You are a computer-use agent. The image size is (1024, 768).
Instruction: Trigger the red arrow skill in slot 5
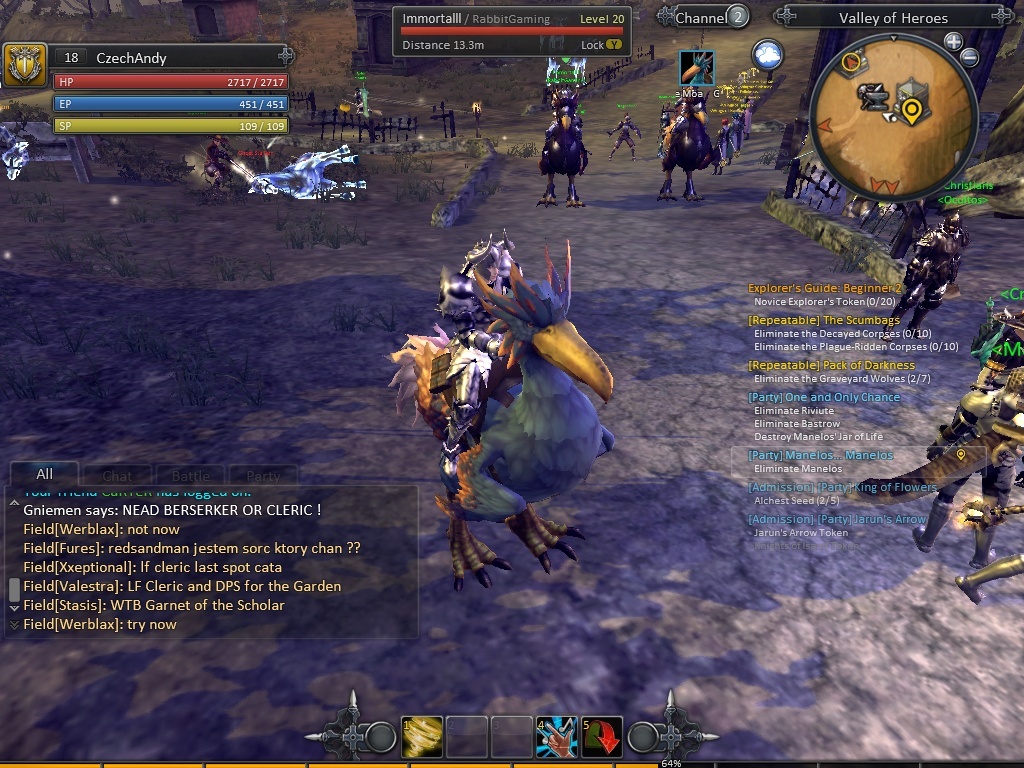pos(602,738)
